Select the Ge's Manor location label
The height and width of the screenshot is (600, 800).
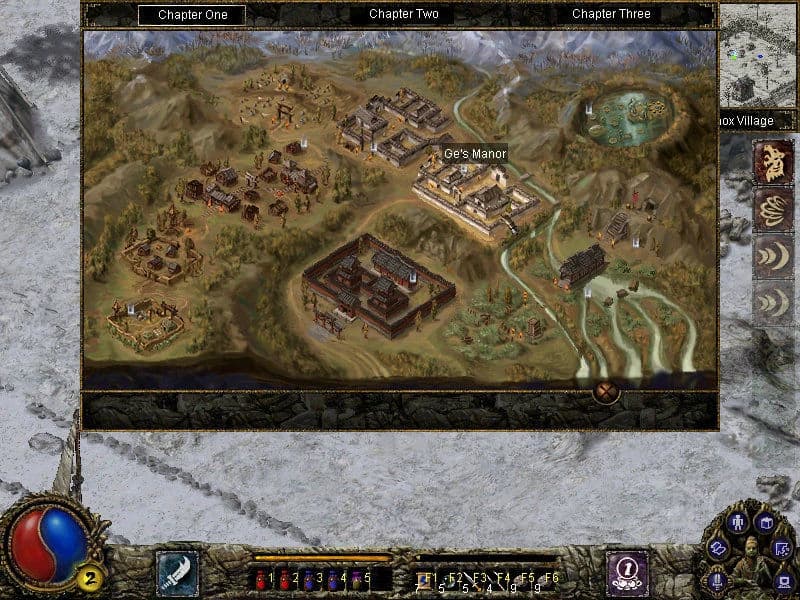tap(475, 154)
